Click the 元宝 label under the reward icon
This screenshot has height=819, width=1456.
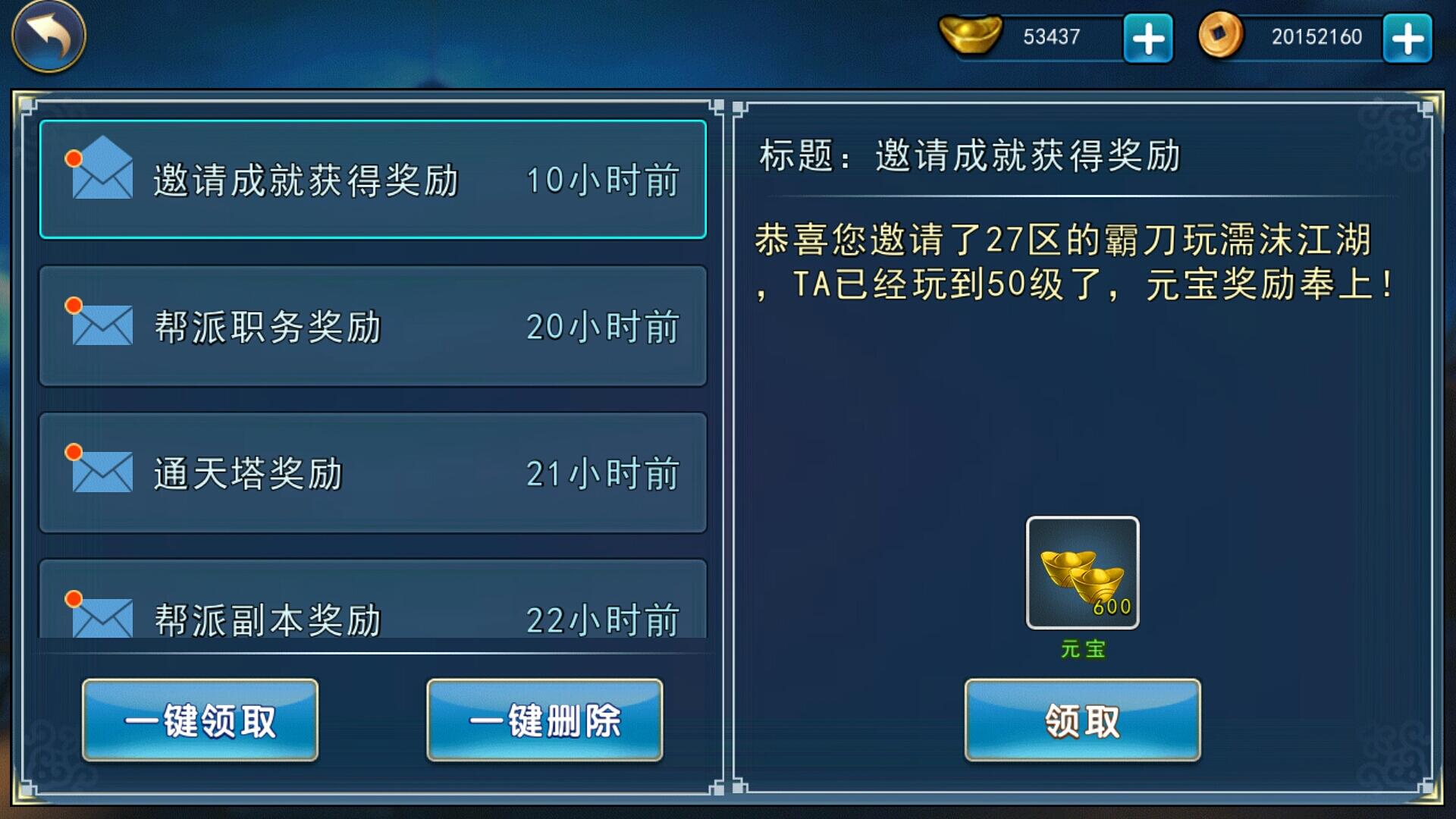[1082, 648]
